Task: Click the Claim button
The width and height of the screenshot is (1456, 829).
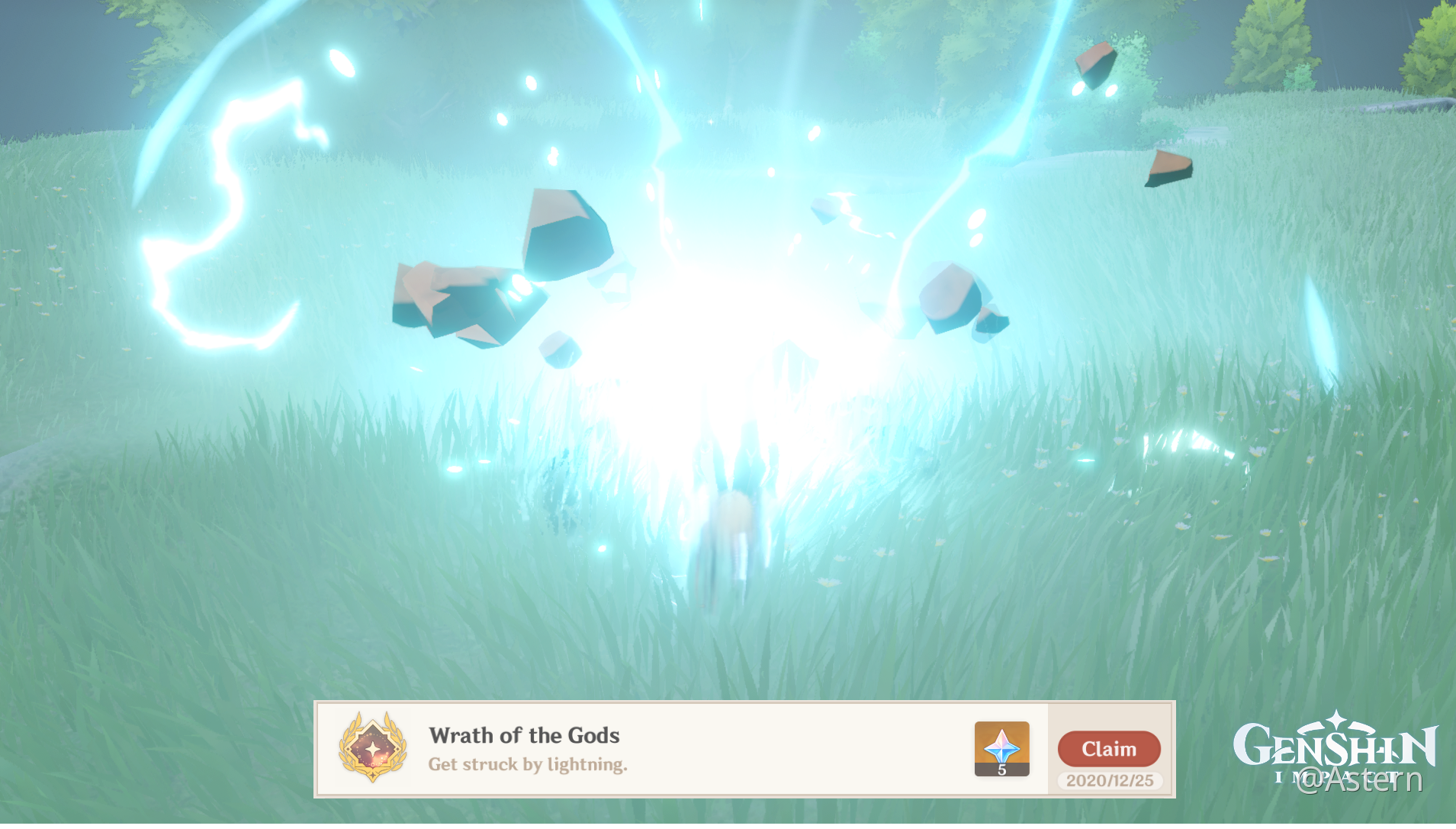Action: click(1109, 749)
